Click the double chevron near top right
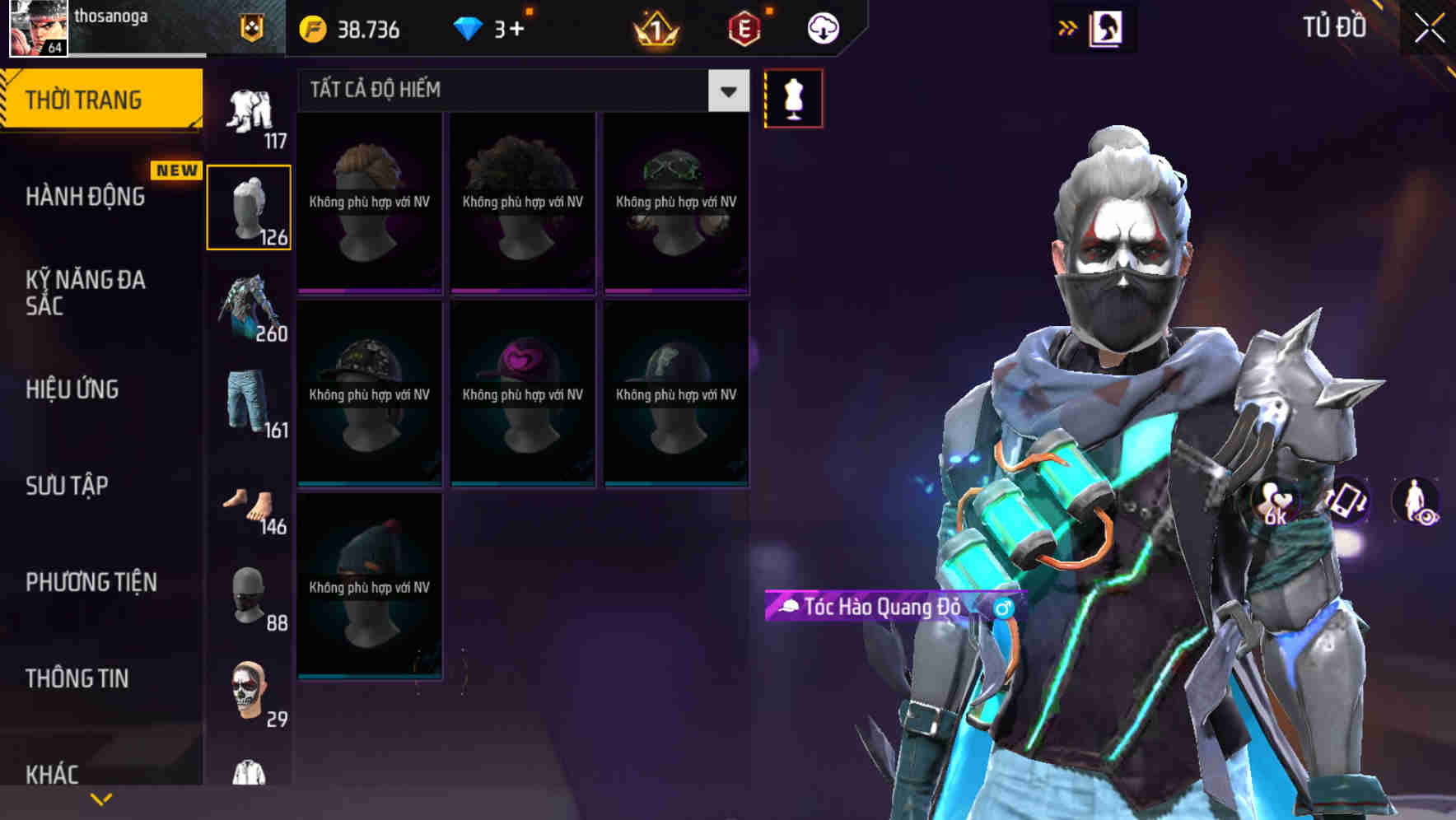 (1068, 27)
